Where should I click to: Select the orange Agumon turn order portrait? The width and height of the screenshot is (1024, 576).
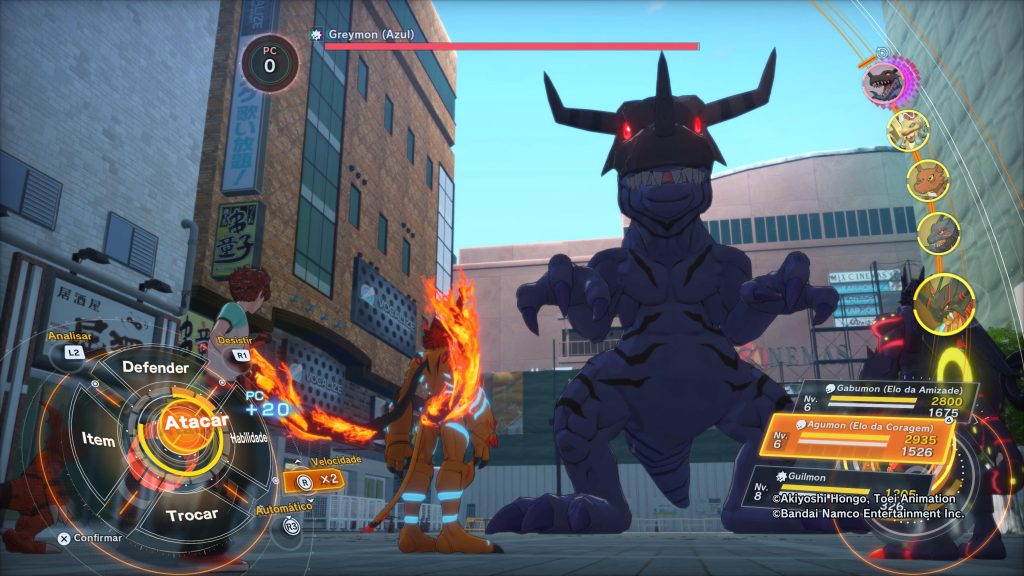click(928, 179)
